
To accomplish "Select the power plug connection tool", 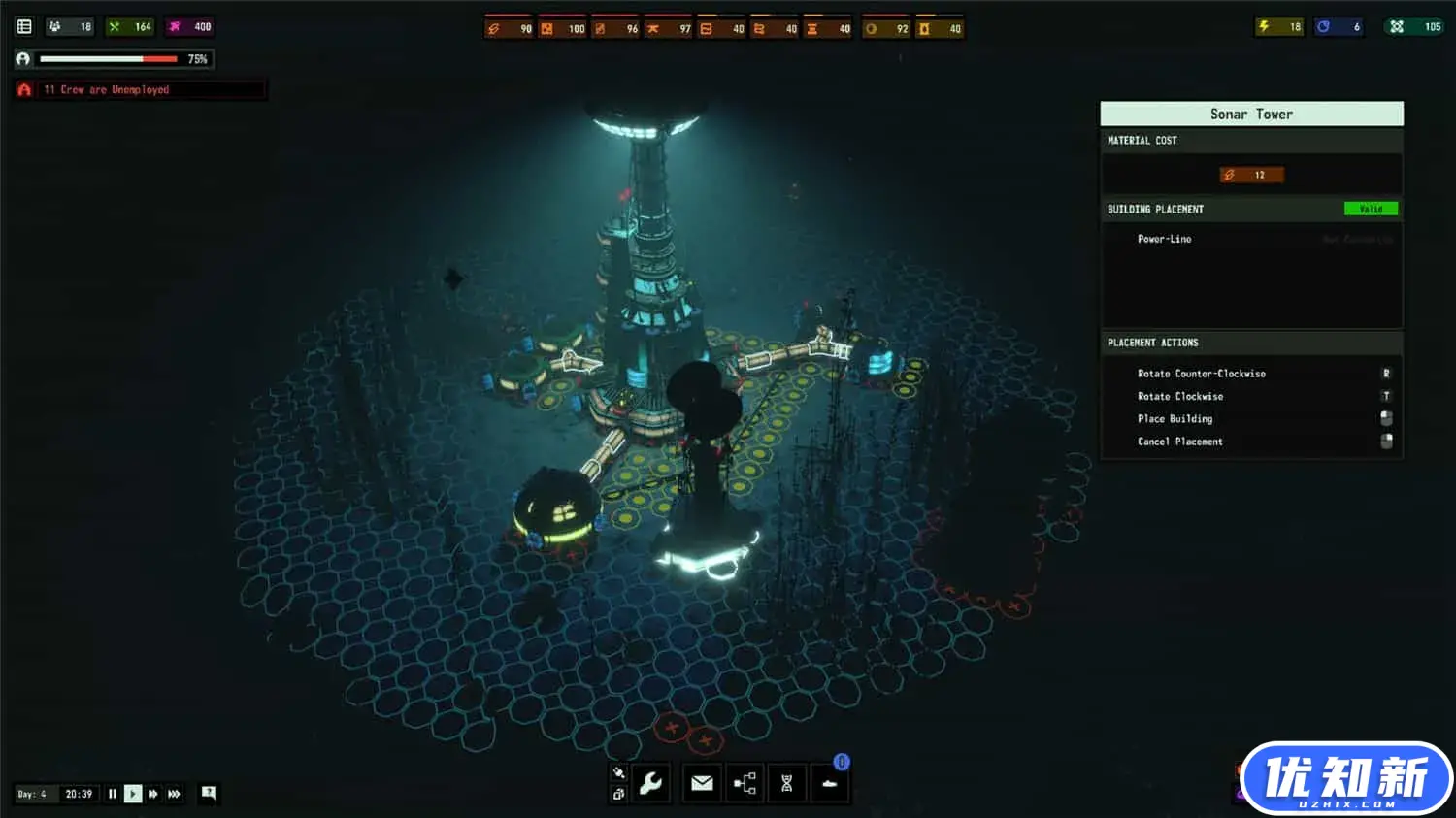I will (618, 772).
